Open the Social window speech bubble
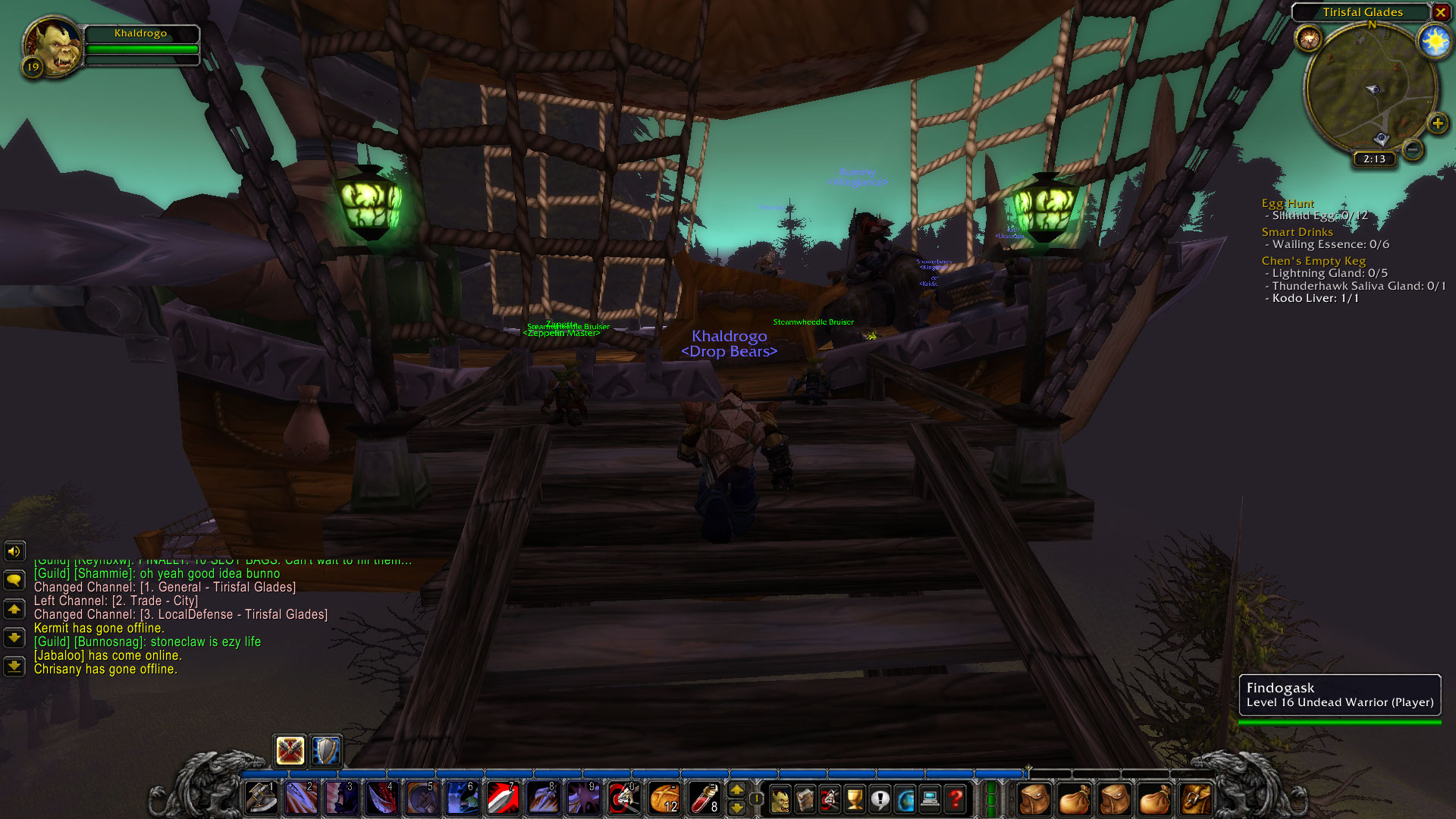 click(x=880, y=798)
